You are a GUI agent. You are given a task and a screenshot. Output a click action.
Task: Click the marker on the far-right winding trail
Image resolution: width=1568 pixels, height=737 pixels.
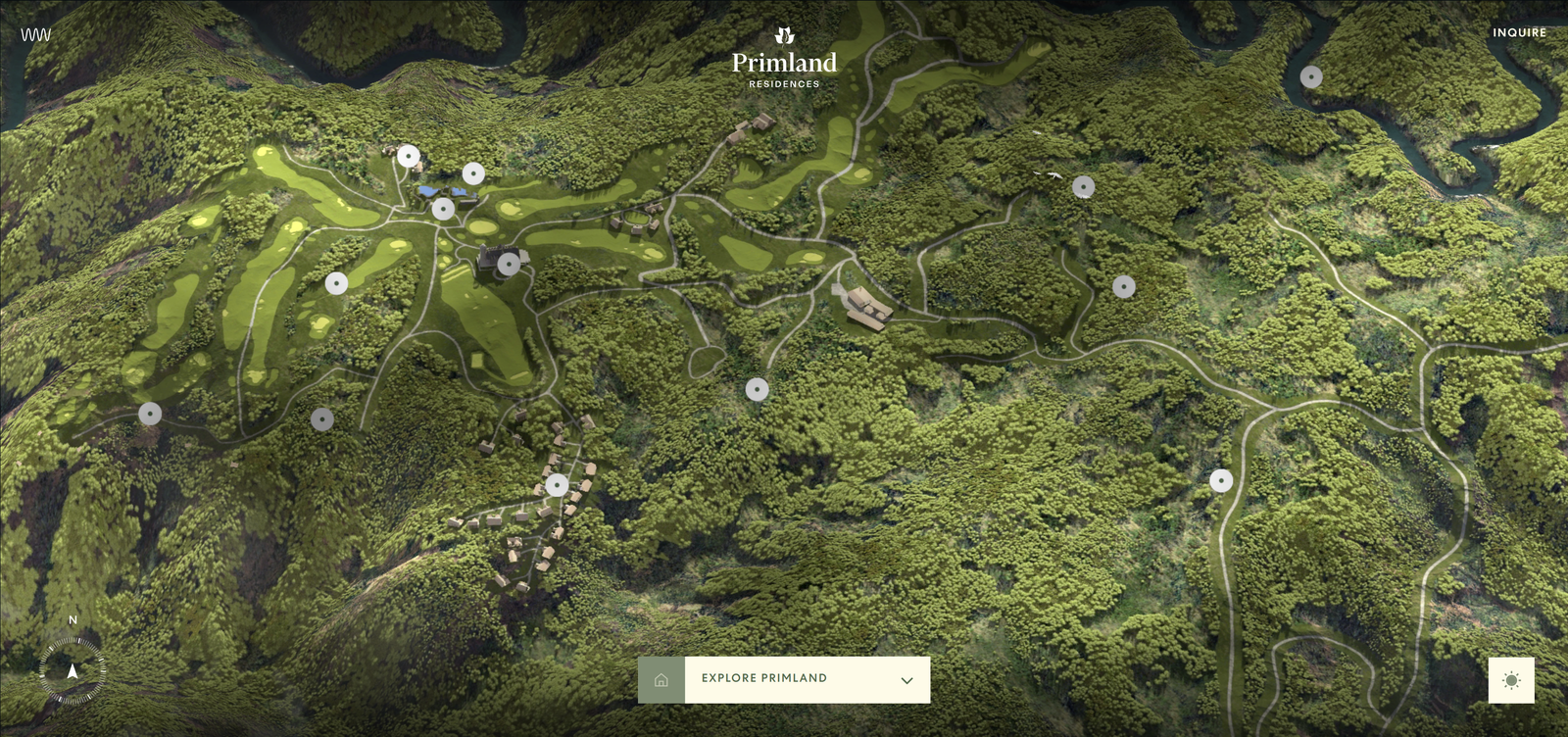tap(1221, 481)
